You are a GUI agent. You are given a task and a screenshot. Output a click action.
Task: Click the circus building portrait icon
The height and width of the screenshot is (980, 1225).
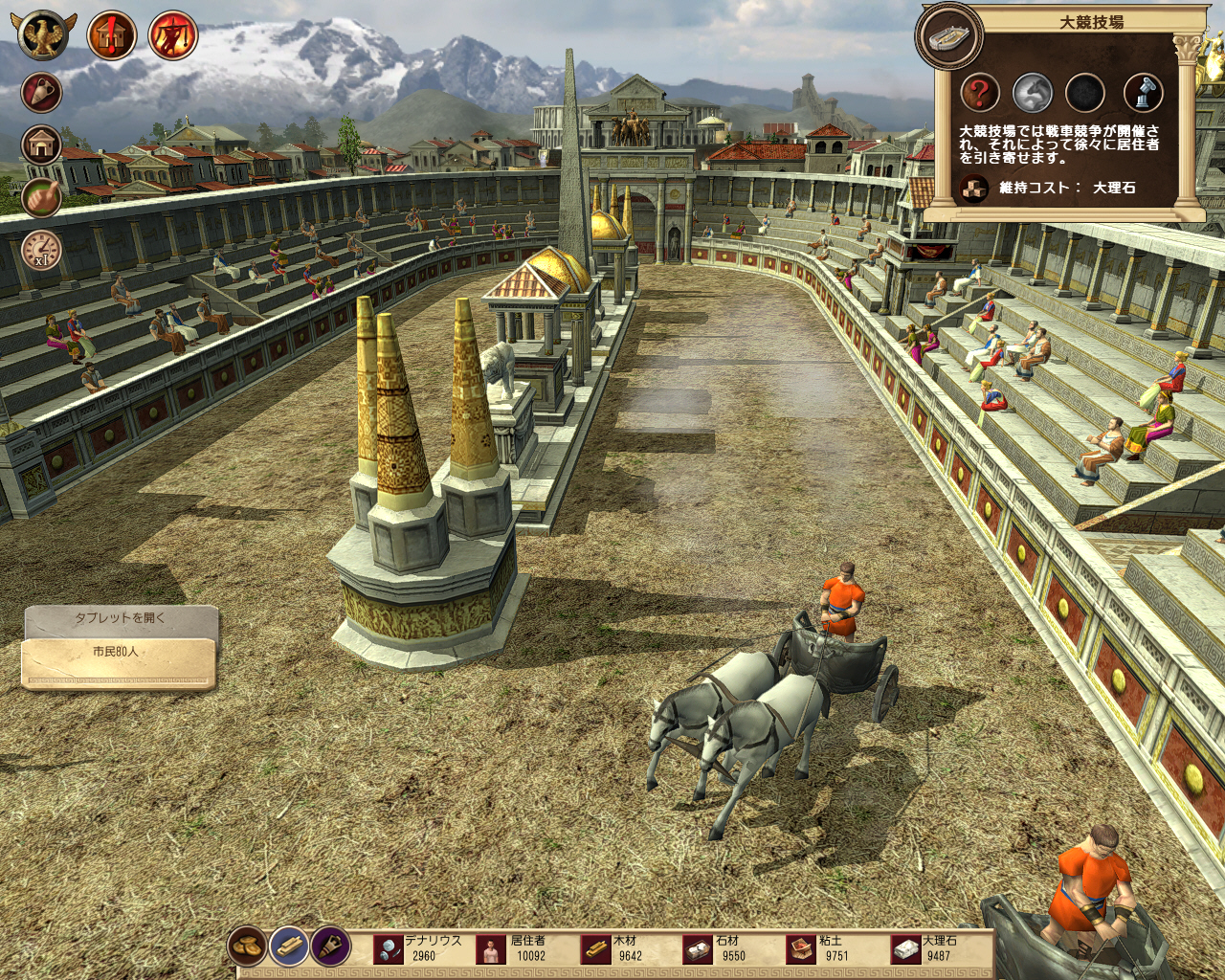point(948,36)
